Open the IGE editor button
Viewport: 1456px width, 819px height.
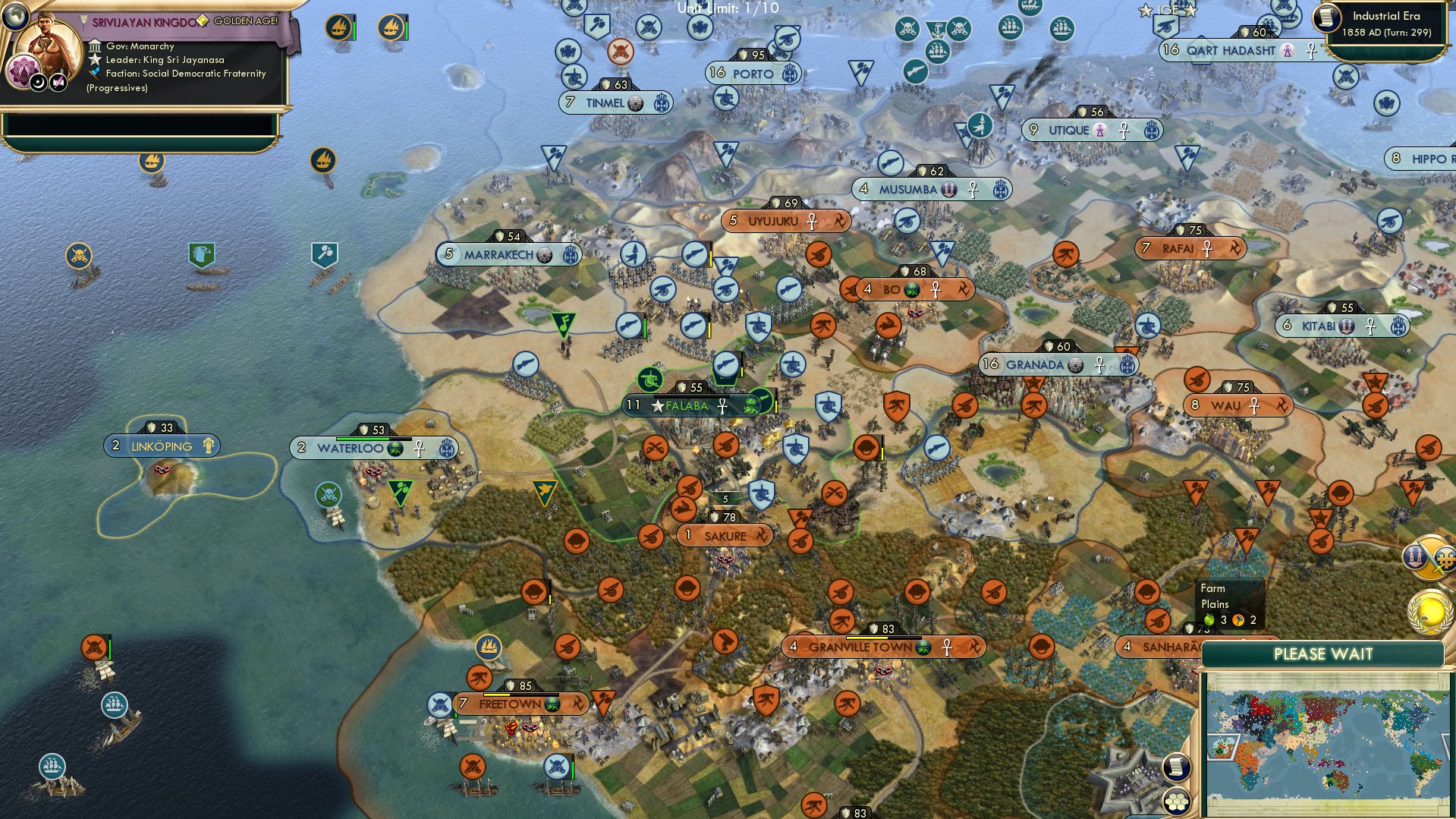tap(1167, 10)
